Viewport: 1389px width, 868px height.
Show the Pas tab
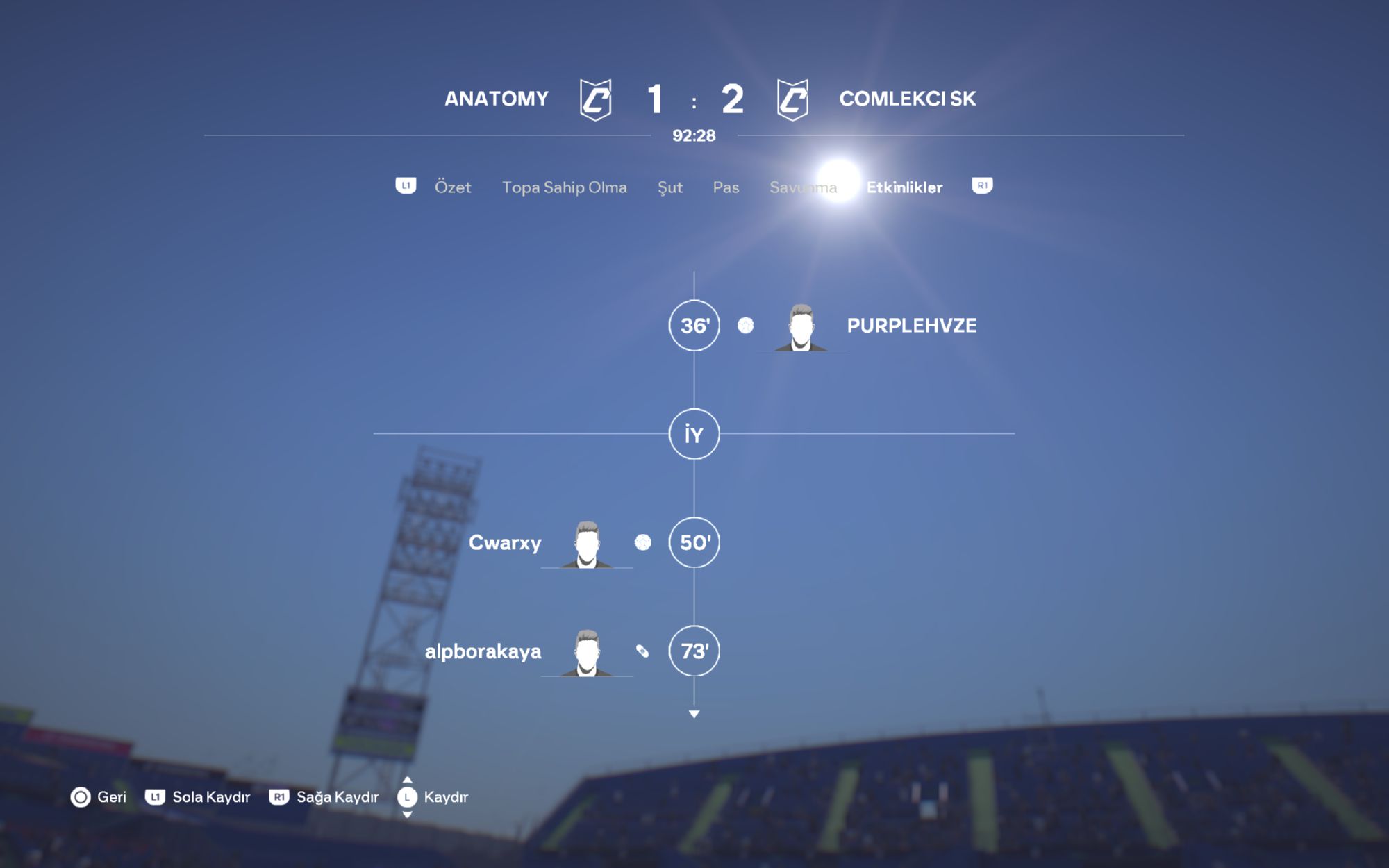(x=726, y=187)
